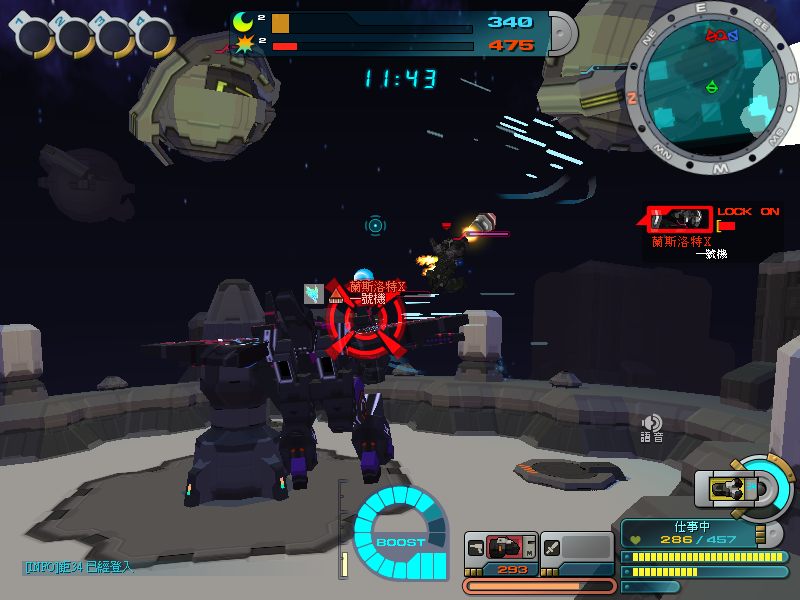800x600 pixels.
Task: Click the starburst team icon
Action: pyautogui.click(x=244, y=45)
